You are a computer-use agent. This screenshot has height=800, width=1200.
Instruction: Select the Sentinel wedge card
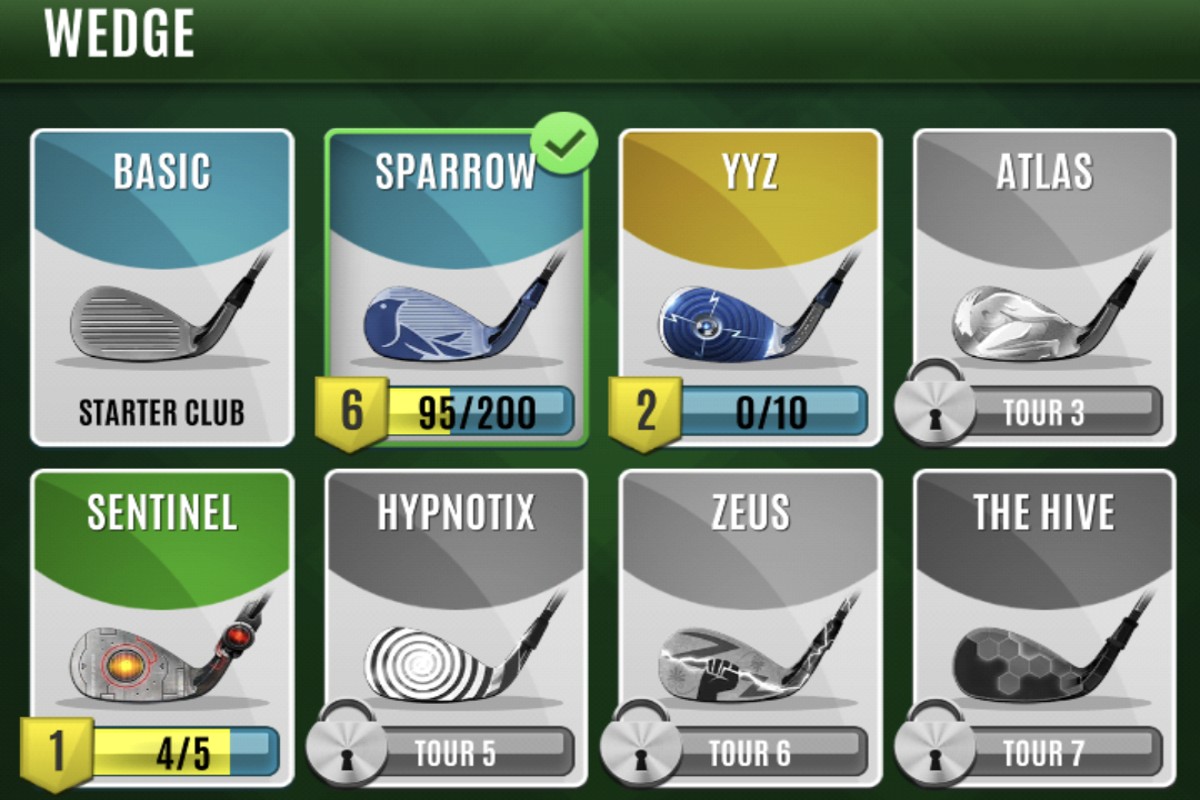click(161, 628)
